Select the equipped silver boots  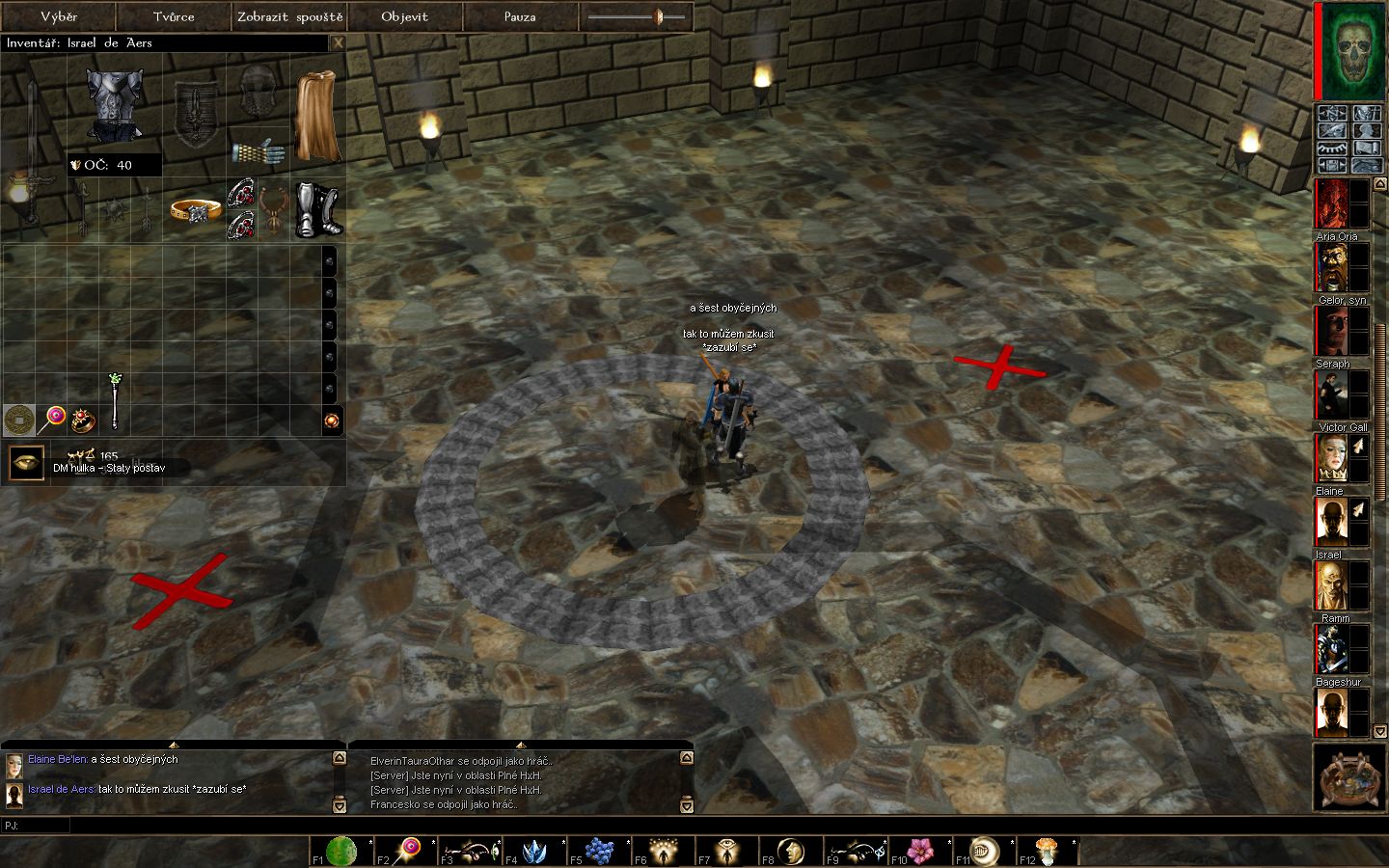318,208
